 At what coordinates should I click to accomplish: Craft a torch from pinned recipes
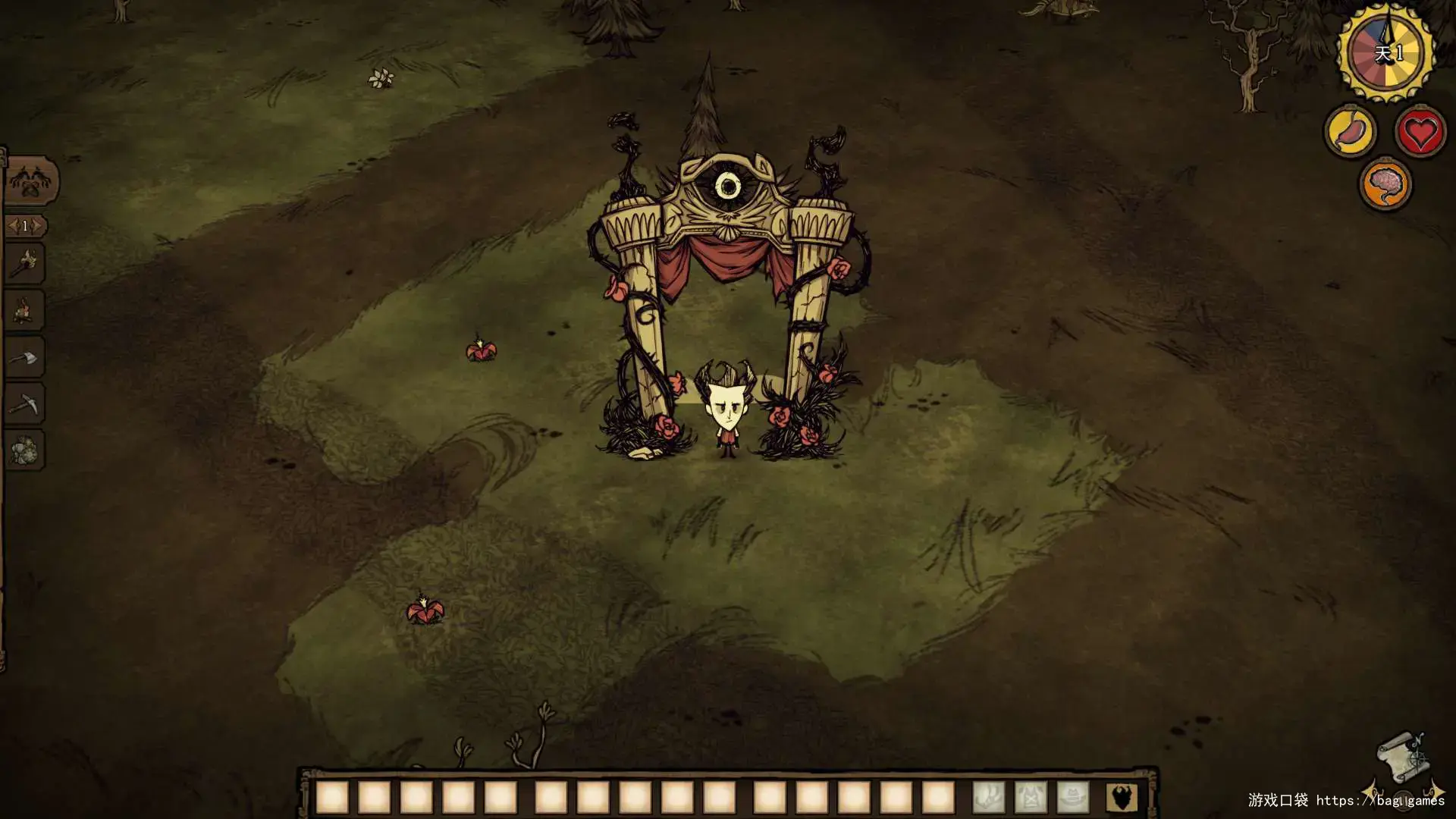[25, 264]
